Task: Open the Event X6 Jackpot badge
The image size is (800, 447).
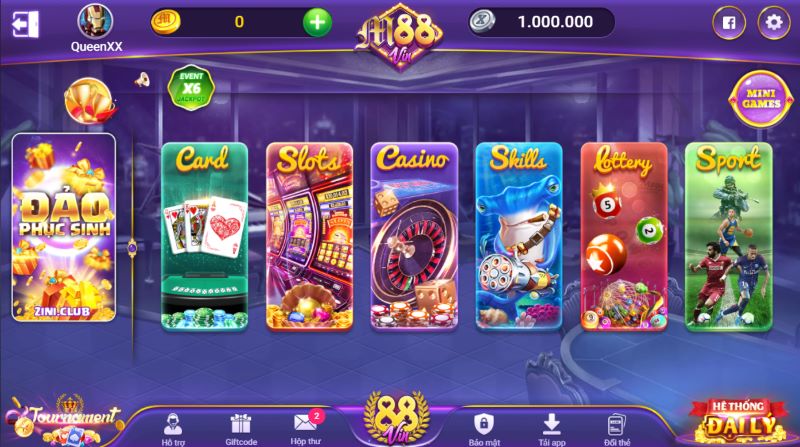Action: coord(191,86)
